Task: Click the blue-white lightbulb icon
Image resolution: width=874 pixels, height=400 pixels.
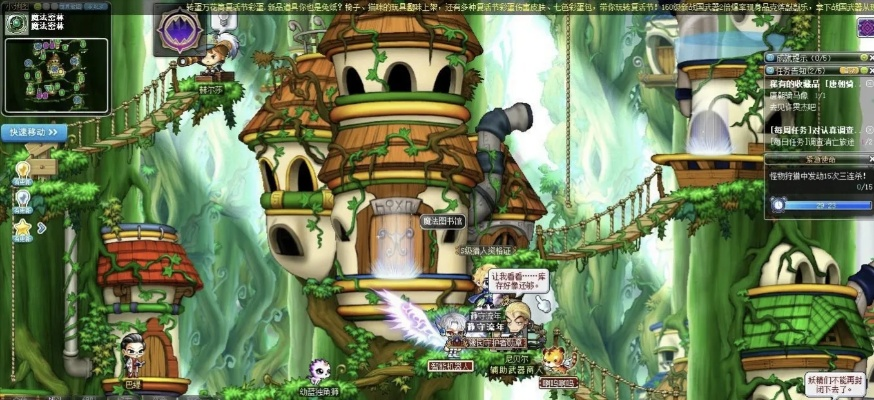Action: pos(22,200)
